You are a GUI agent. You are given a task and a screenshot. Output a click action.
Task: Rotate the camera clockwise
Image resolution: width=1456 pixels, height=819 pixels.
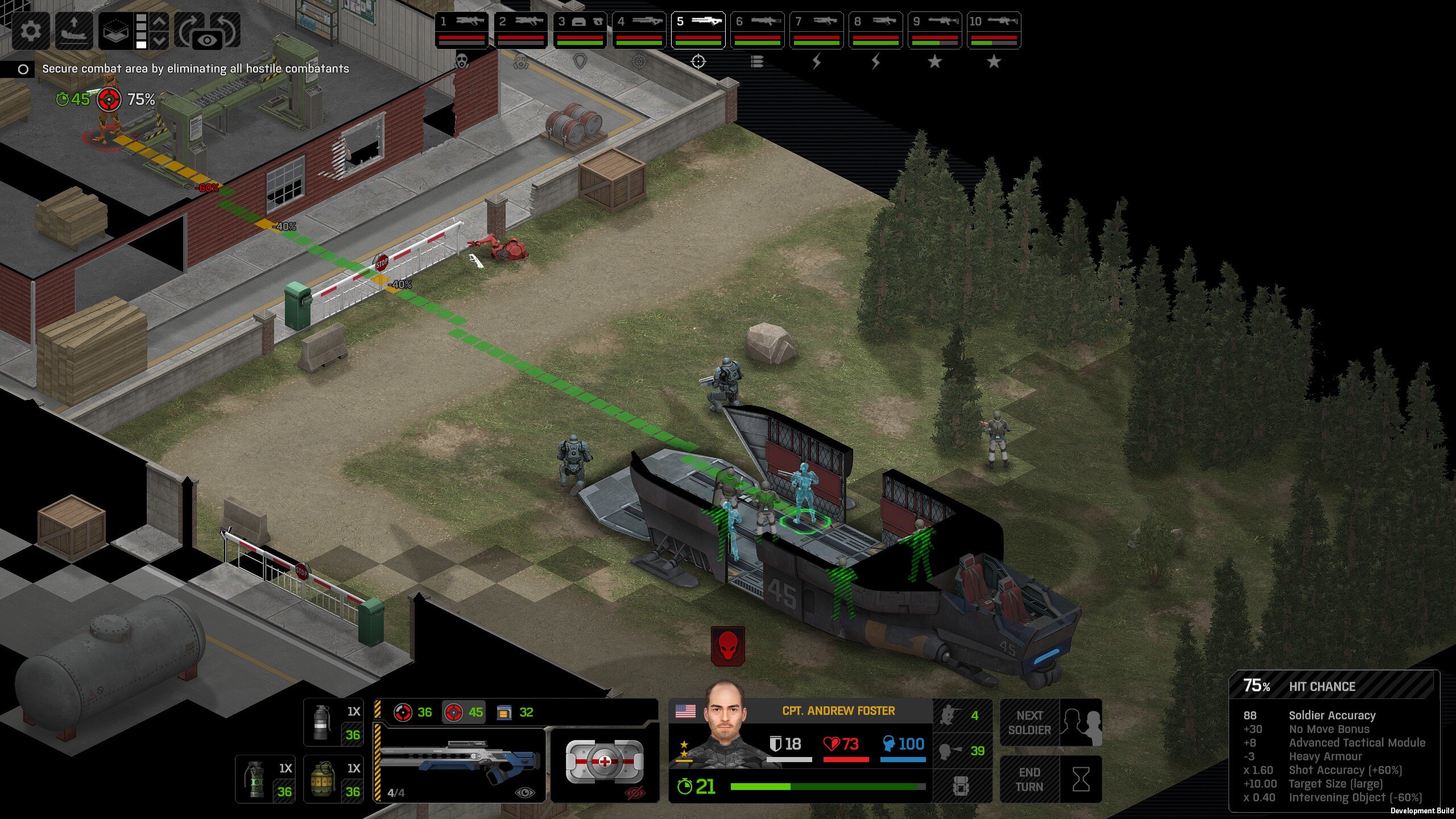pos(187,30)
